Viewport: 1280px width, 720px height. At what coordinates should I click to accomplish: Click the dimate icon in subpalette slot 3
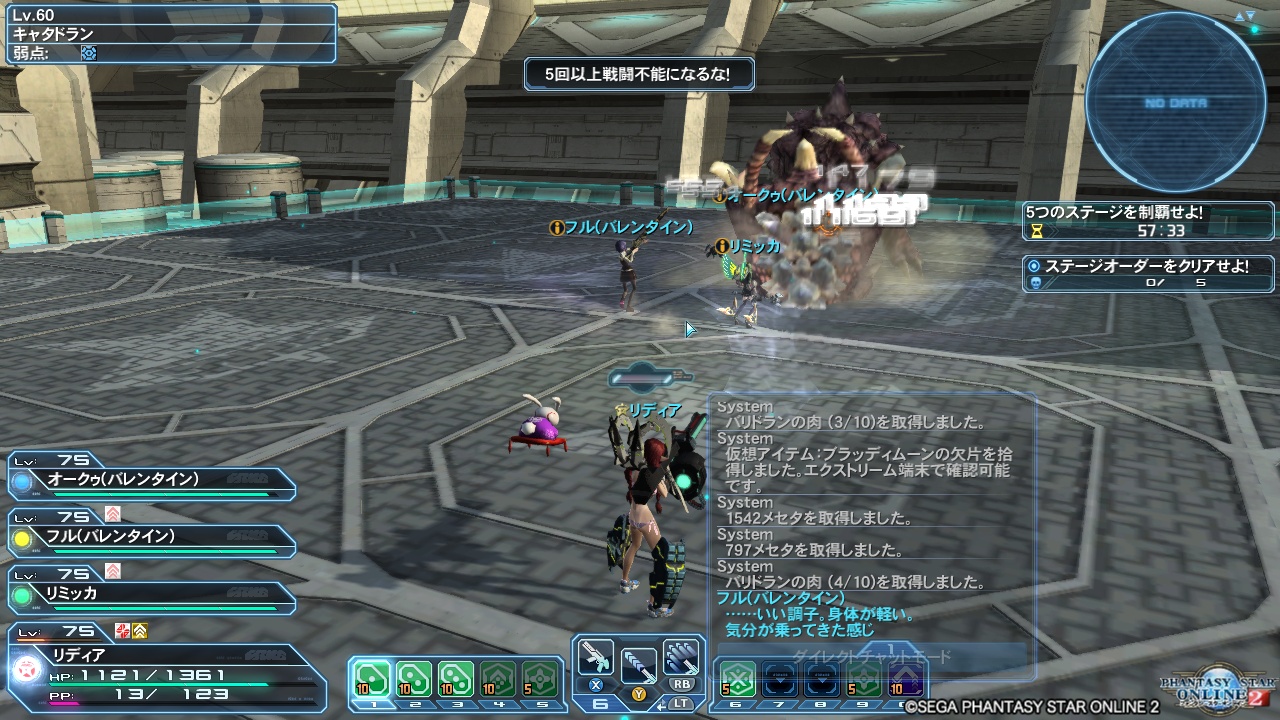(x=457, y=678)
